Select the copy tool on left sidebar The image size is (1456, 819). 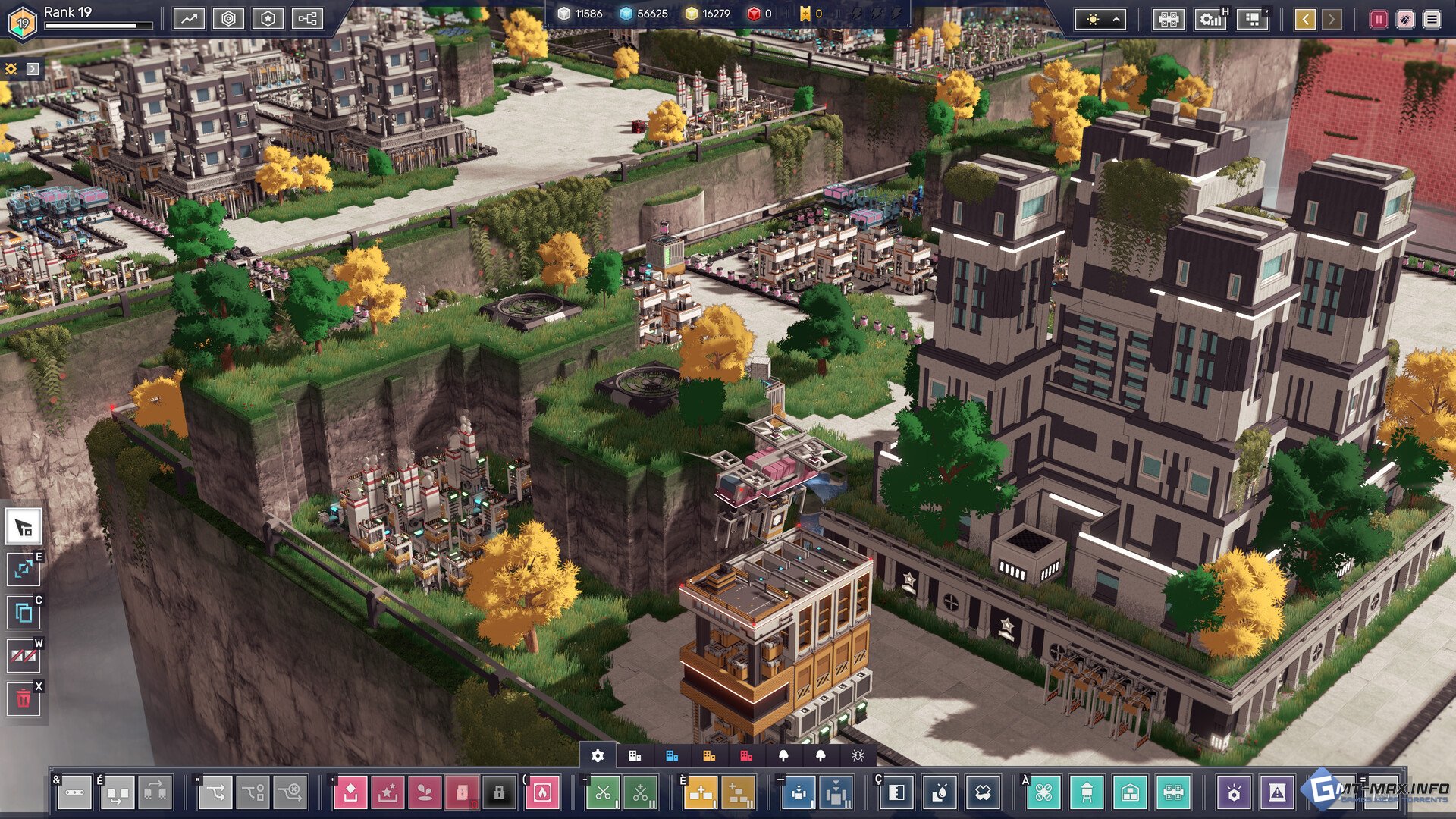point(24,612)
